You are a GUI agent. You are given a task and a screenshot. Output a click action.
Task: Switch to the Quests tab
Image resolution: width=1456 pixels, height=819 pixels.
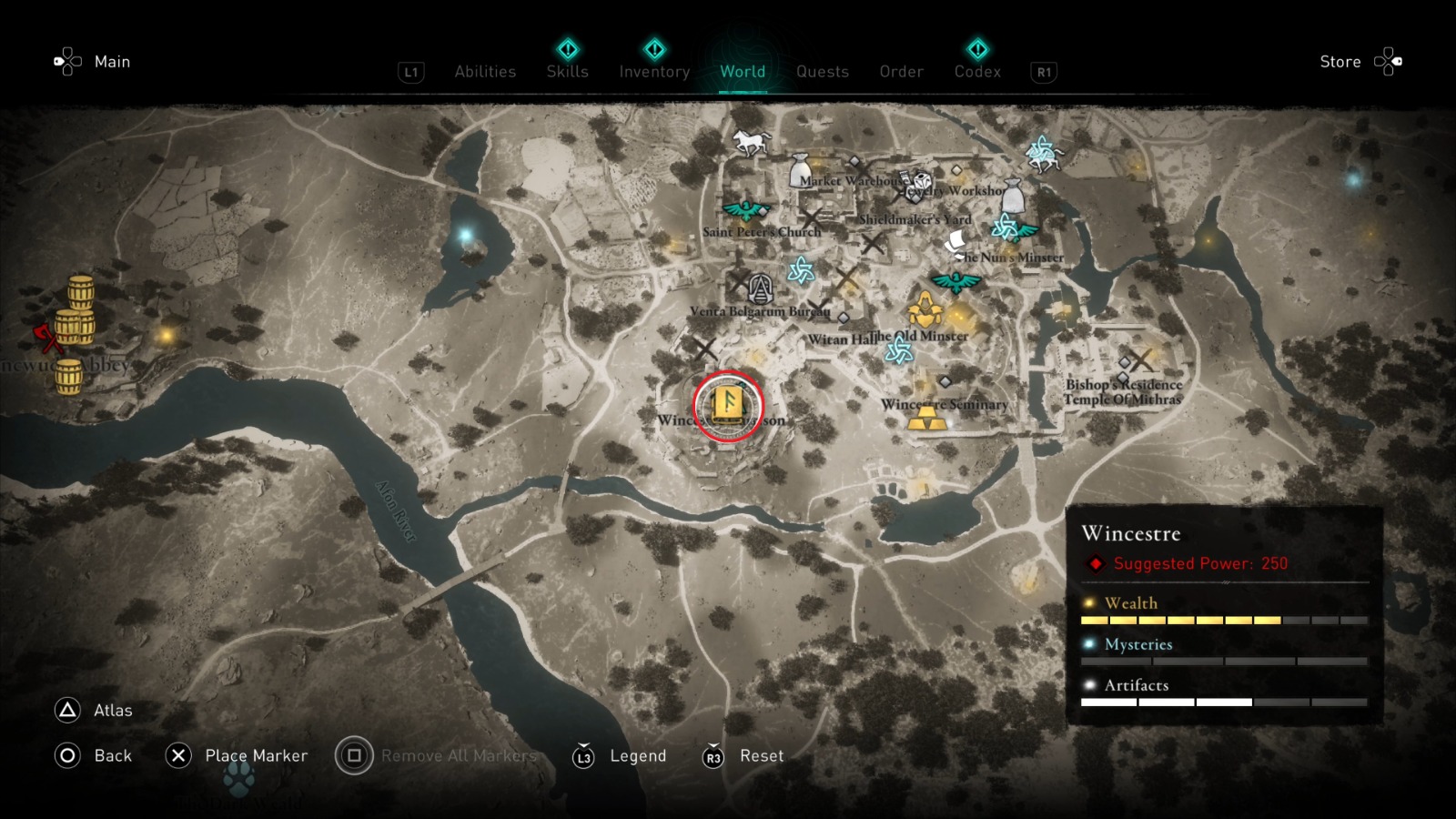[x=822, y=72]
